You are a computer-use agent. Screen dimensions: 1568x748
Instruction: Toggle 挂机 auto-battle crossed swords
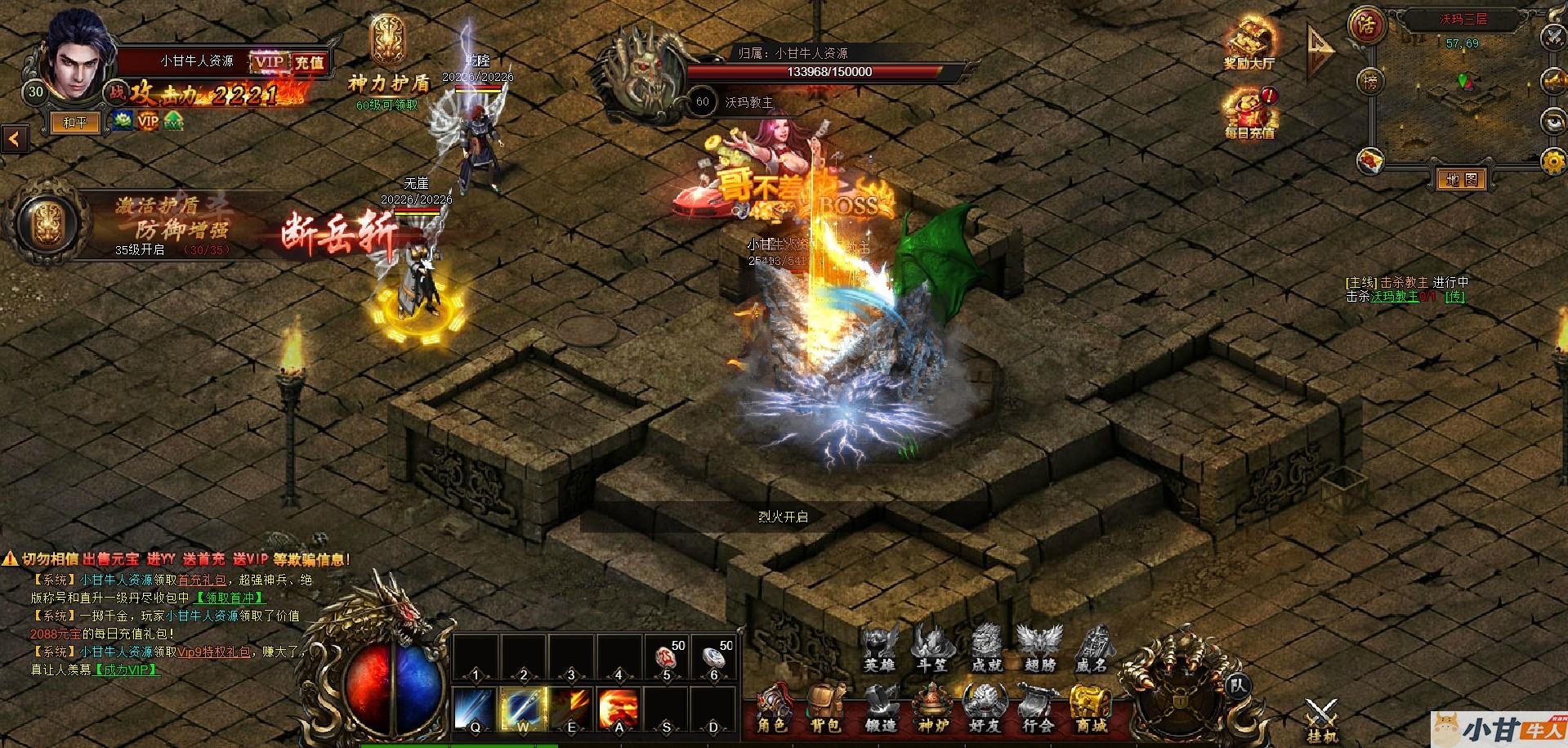point(1321,719)
